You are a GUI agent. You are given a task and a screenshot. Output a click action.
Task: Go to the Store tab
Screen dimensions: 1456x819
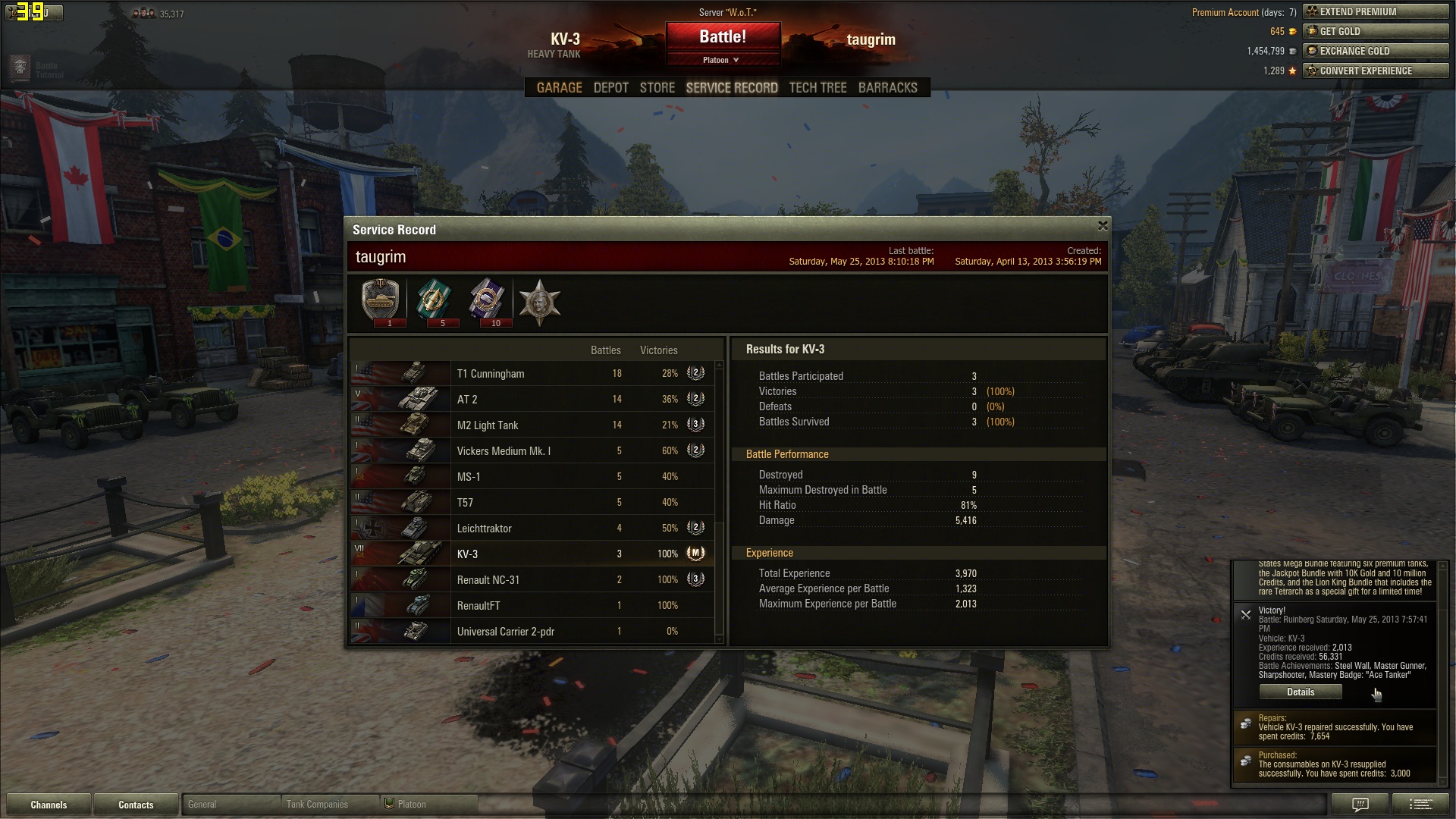tap(657, 88)
